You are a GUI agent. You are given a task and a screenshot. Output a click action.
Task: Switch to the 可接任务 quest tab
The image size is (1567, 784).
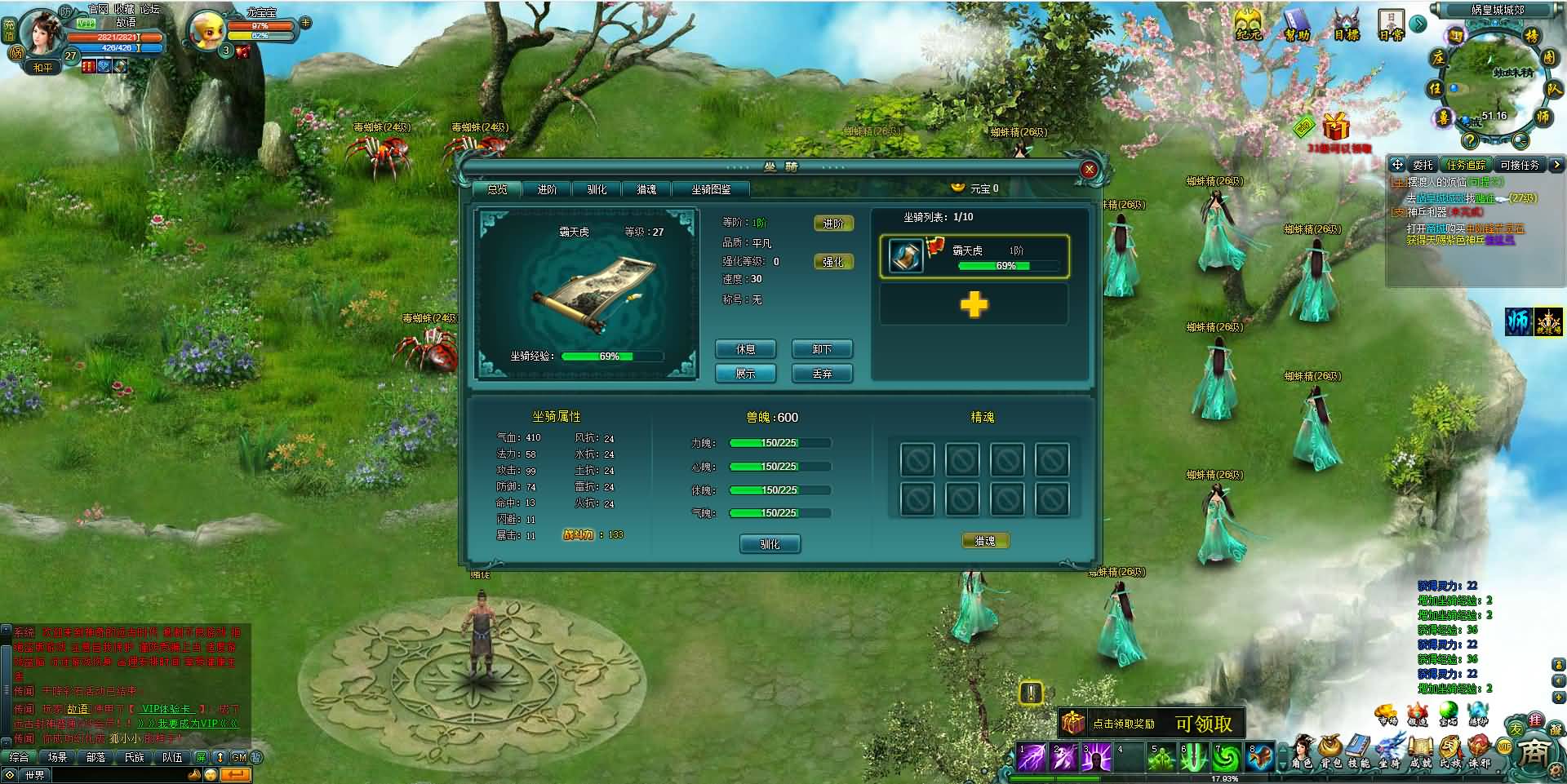[x=1519, y=165]
